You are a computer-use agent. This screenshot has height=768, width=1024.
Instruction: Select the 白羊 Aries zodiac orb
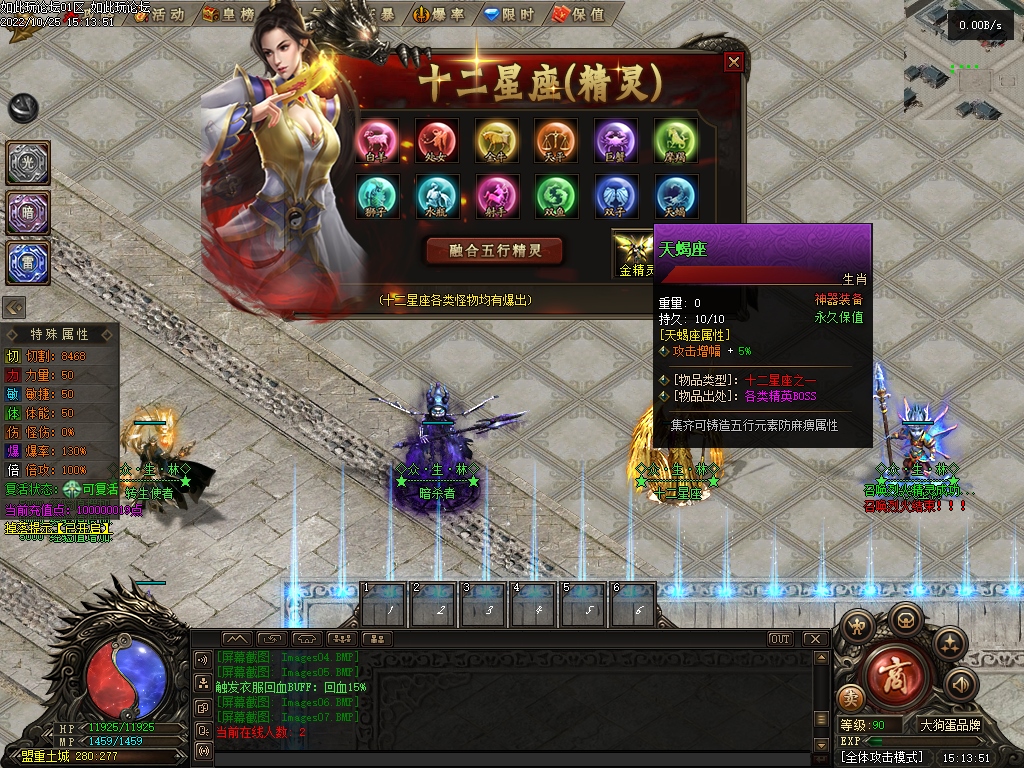pyautogui.click(x=377, y=140)
